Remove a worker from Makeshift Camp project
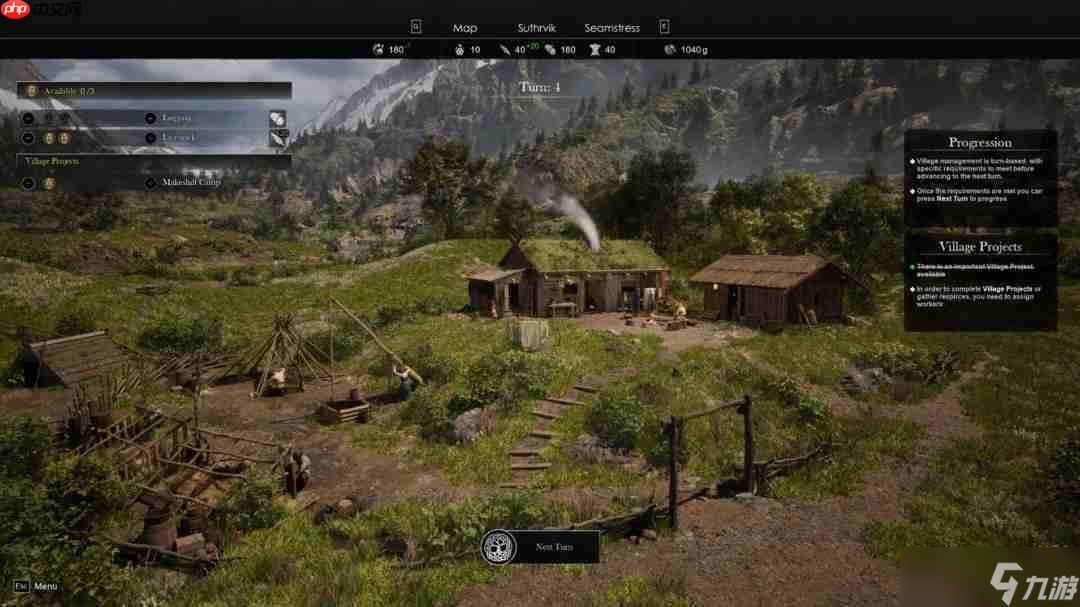 [x=28, y=183]
